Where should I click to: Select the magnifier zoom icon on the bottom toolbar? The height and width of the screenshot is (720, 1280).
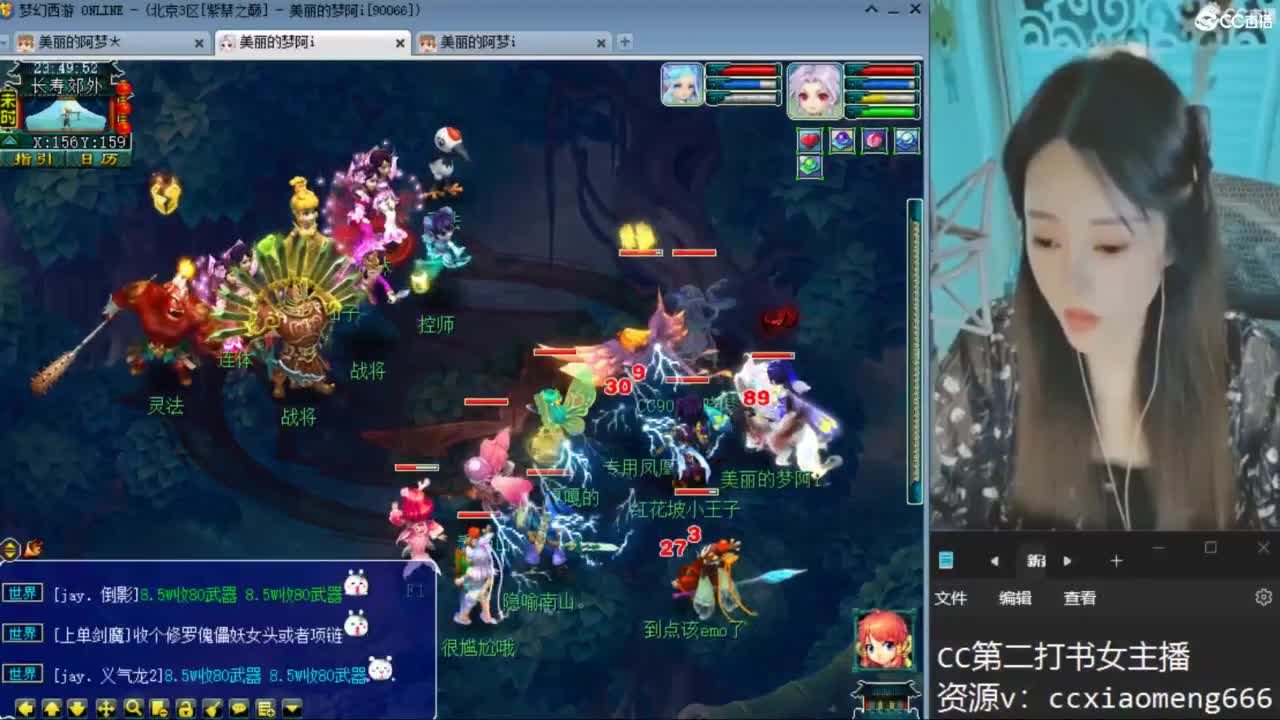click(x=134, y=707)
